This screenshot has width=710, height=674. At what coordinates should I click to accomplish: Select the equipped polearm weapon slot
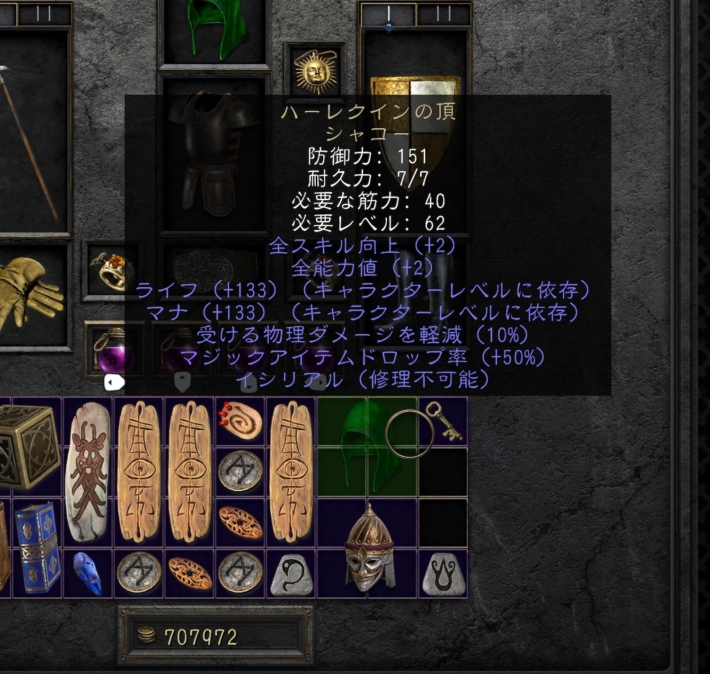tap(30, 140)
